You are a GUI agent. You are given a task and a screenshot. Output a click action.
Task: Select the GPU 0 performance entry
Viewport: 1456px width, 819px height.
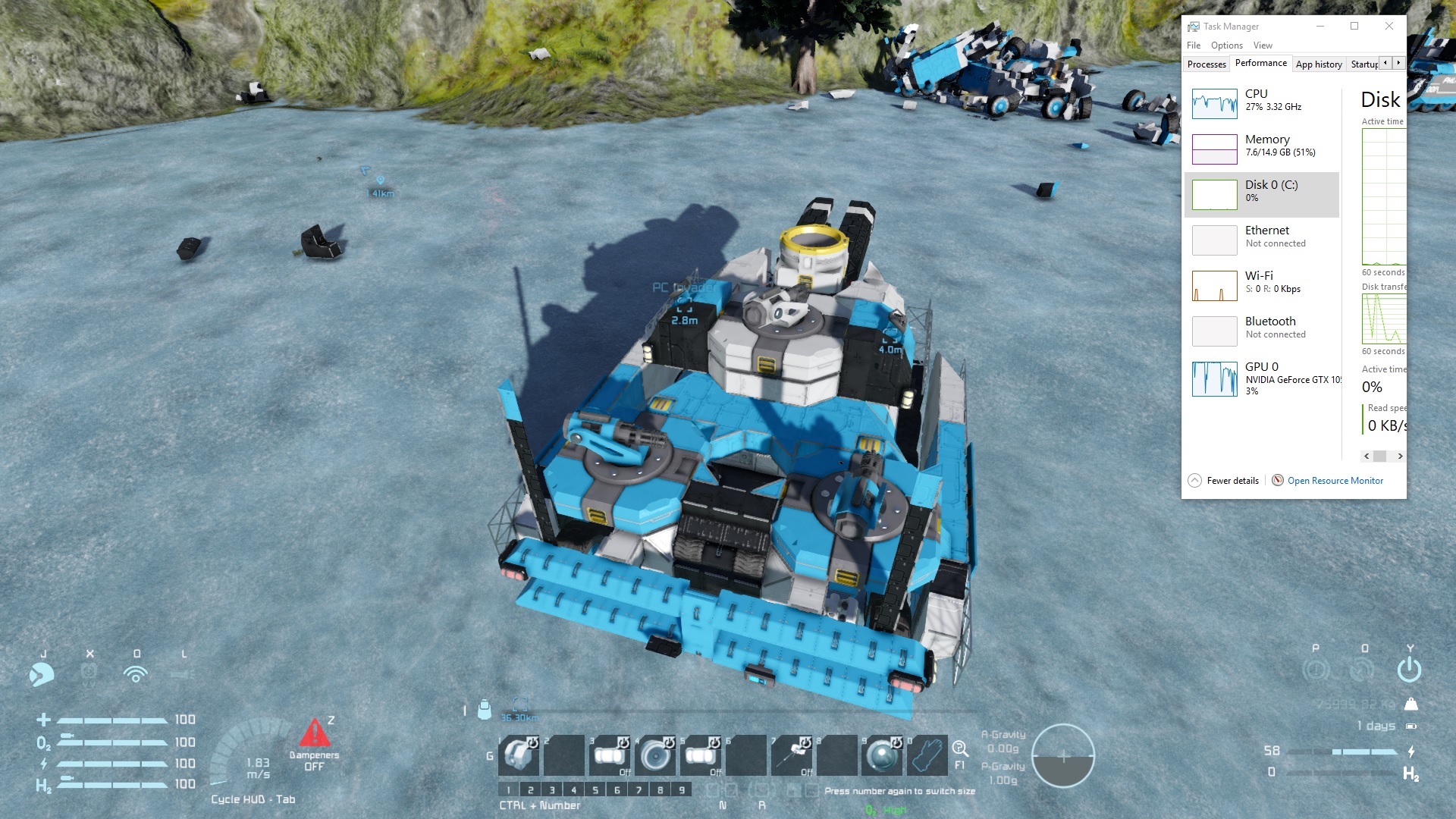(1262, 378)
